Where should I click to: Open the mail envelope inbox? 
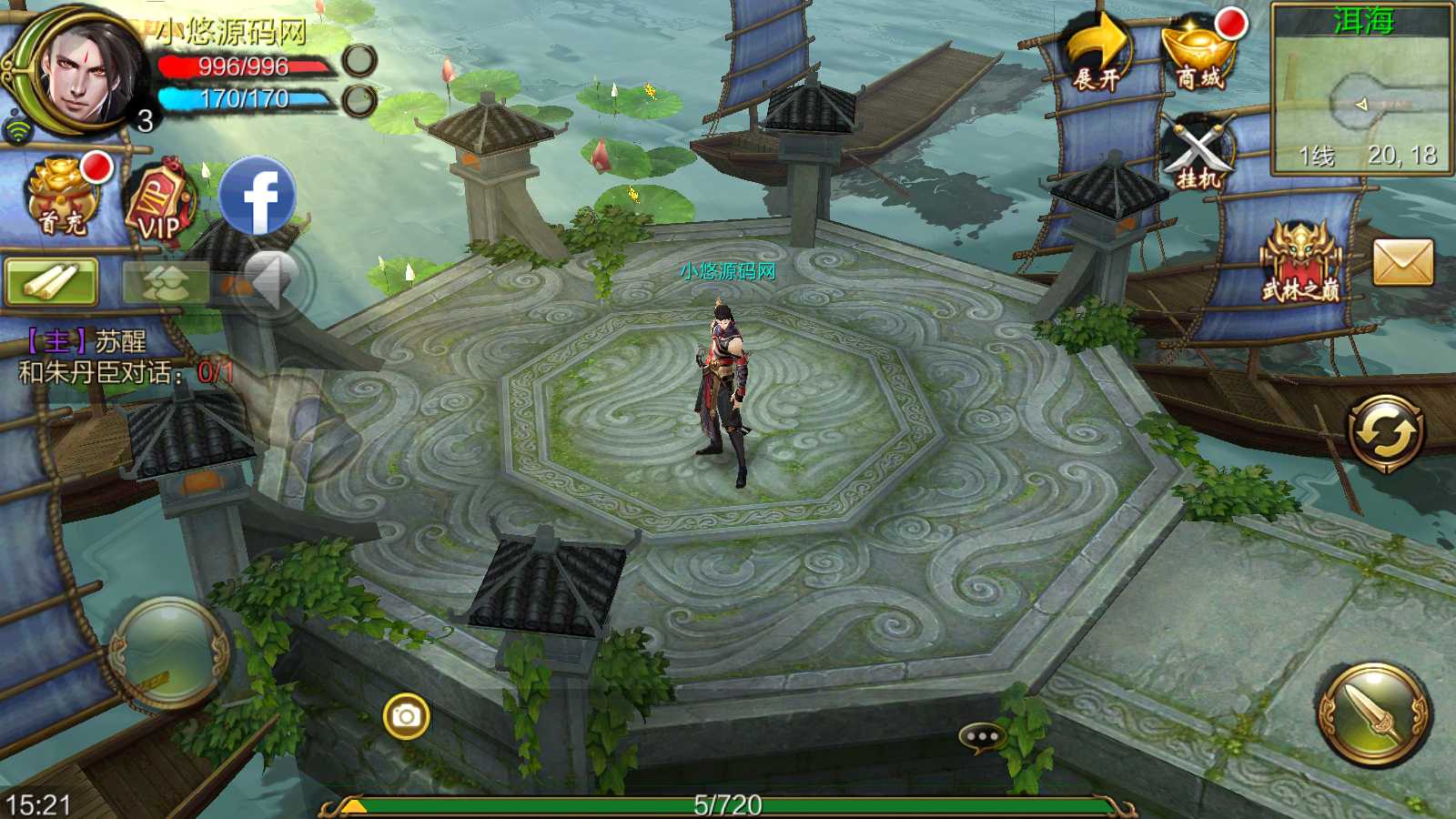(x=1402, y=263)
